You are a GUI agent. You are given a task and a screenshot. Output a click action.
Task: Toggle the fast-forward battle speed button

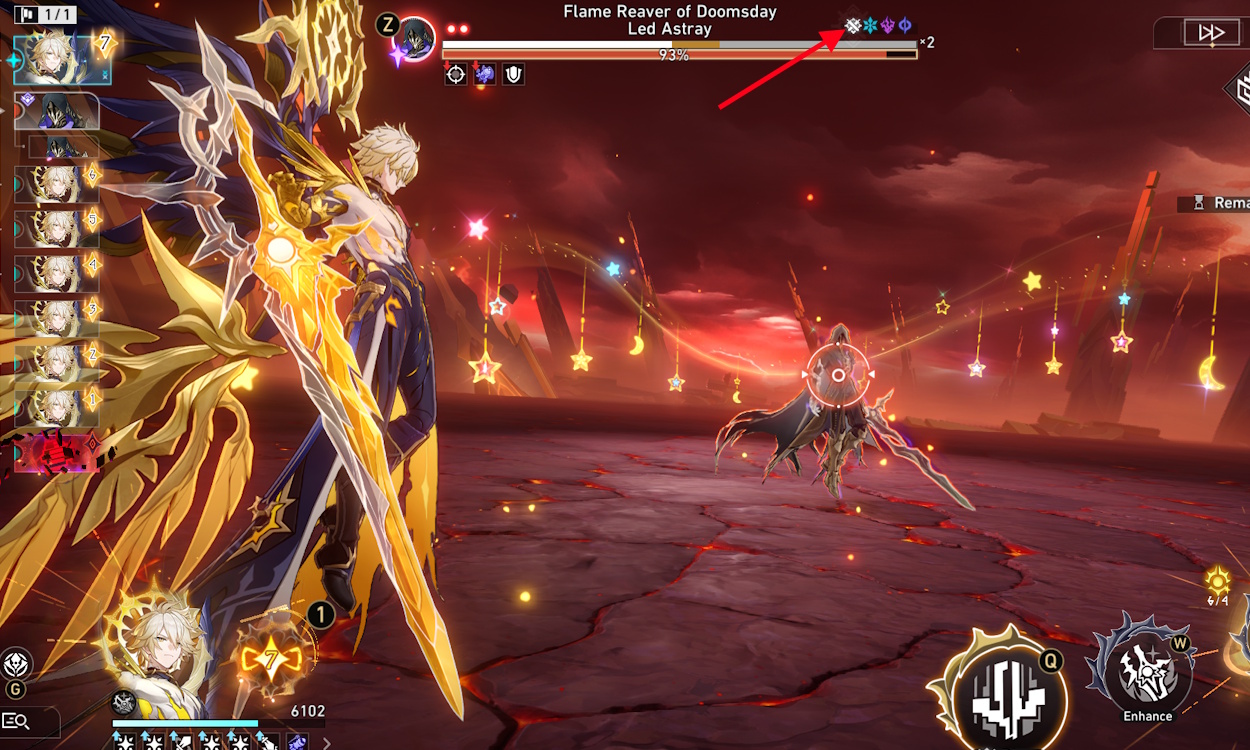(x=1211, y=33)
